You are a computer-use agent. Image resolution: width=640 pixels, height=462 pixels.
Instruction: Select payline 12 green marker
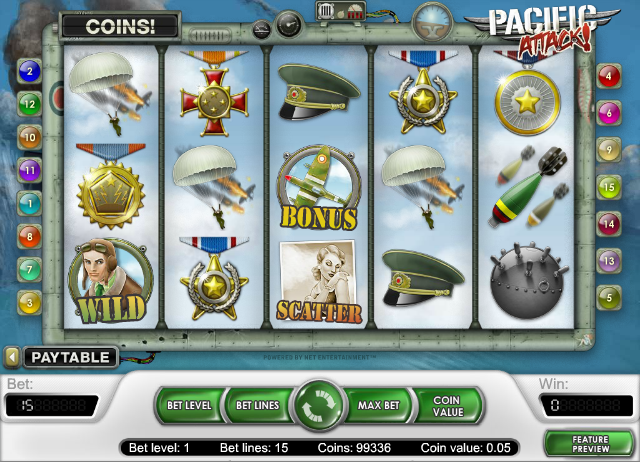[29, 103]
